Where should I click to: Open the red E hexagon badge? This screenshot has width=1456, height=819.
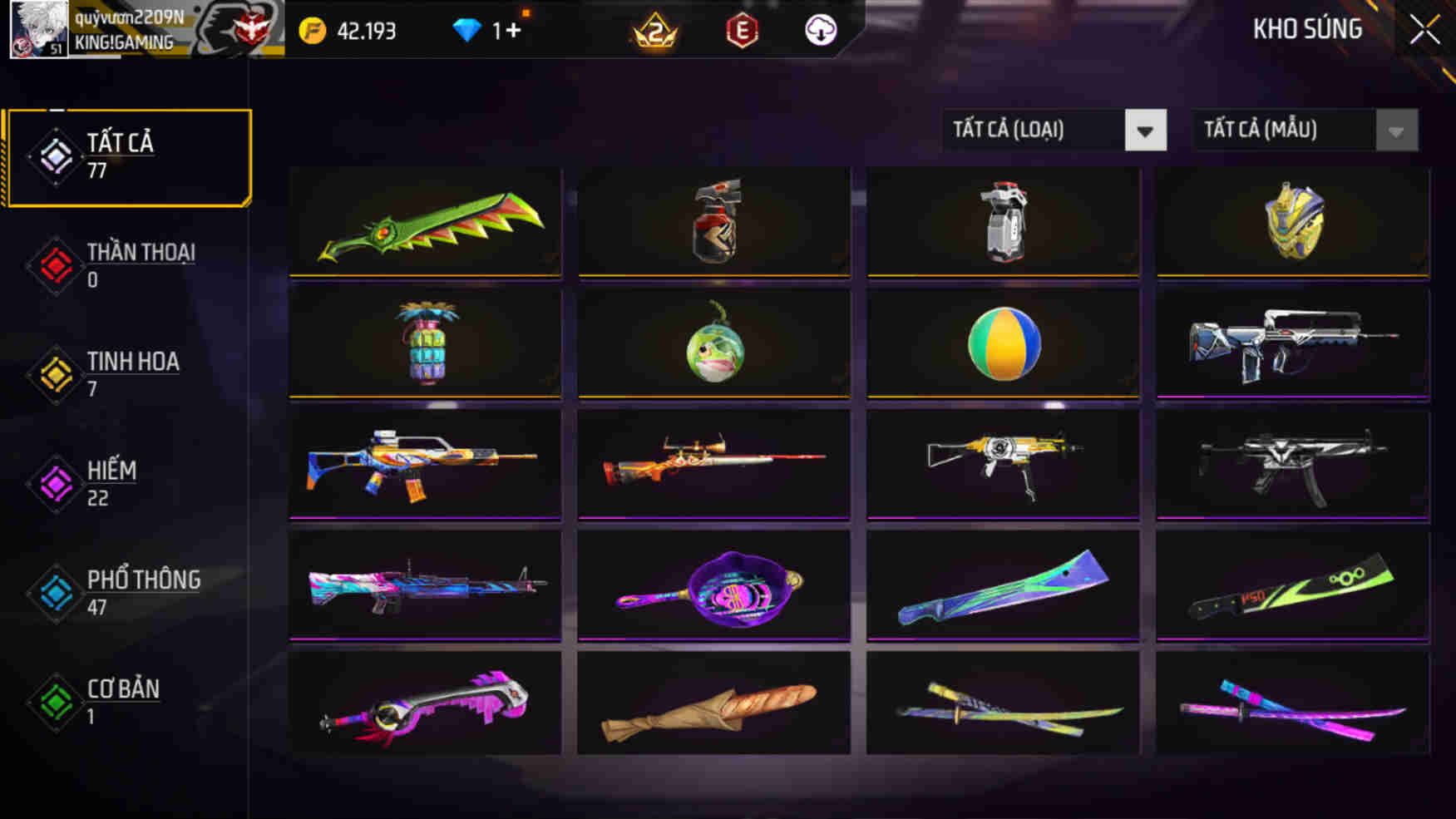point(742,31)
